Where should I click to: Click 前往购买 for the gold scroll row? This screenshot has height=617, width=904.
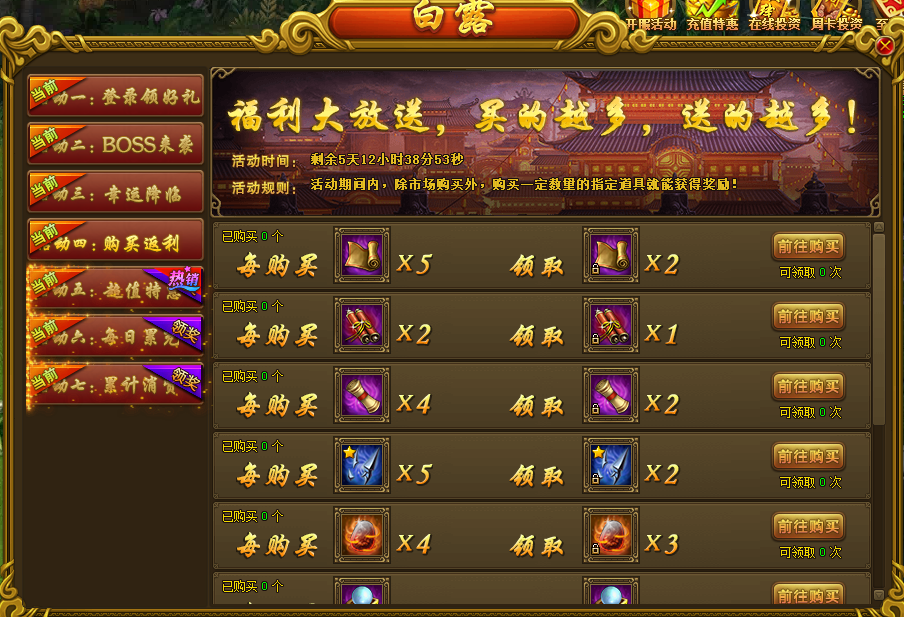coord(808,247)
